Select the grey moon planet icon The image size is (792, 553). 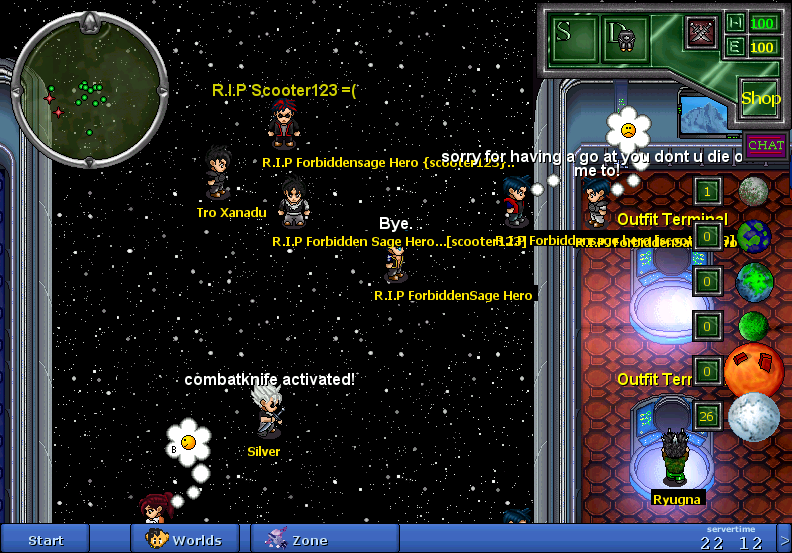click(x=753, y=190)
